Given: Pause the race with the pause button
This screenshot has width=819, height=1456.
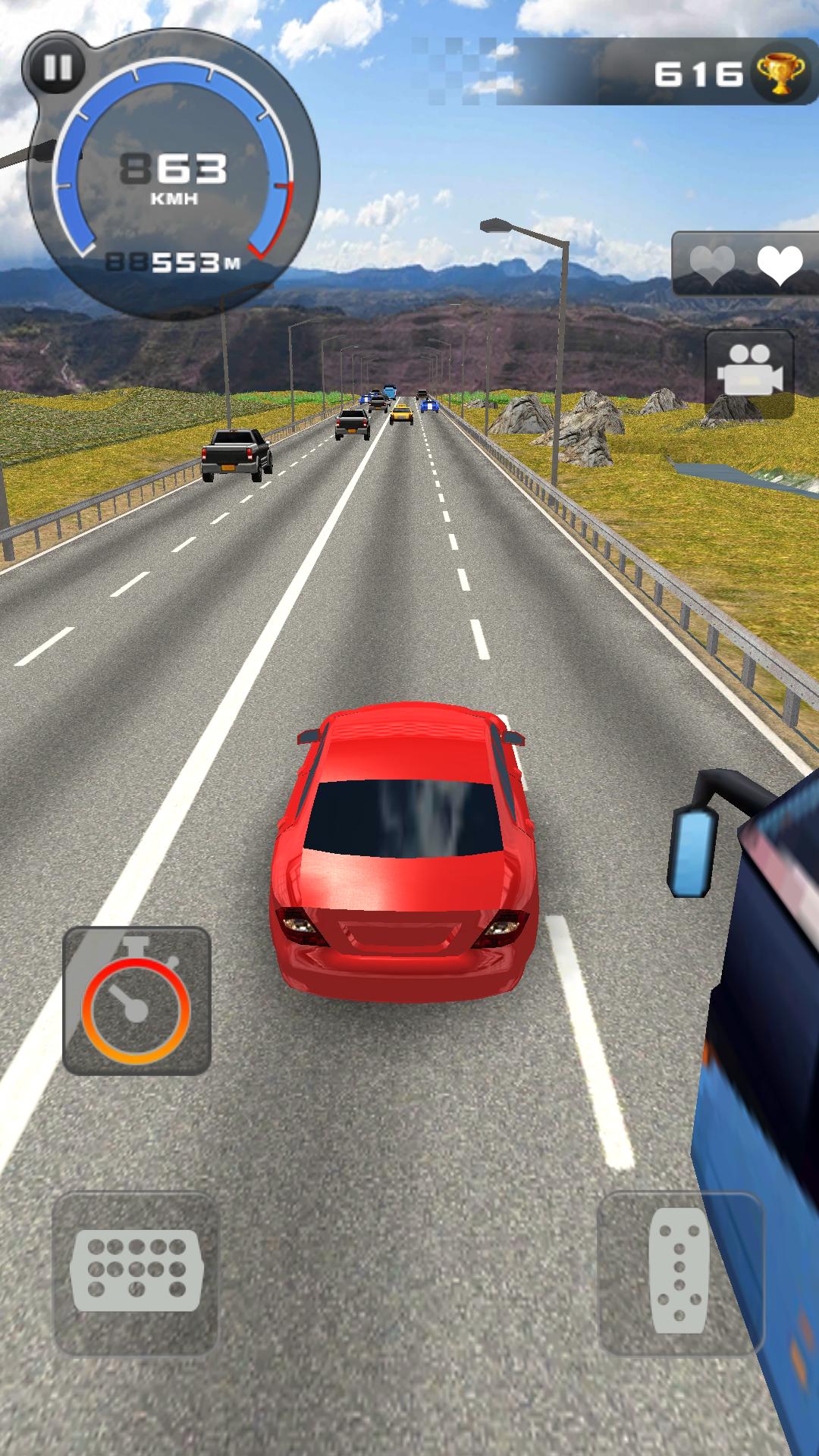Looking at the screenshot, I should pyautogui.click(x=58, y=67).
